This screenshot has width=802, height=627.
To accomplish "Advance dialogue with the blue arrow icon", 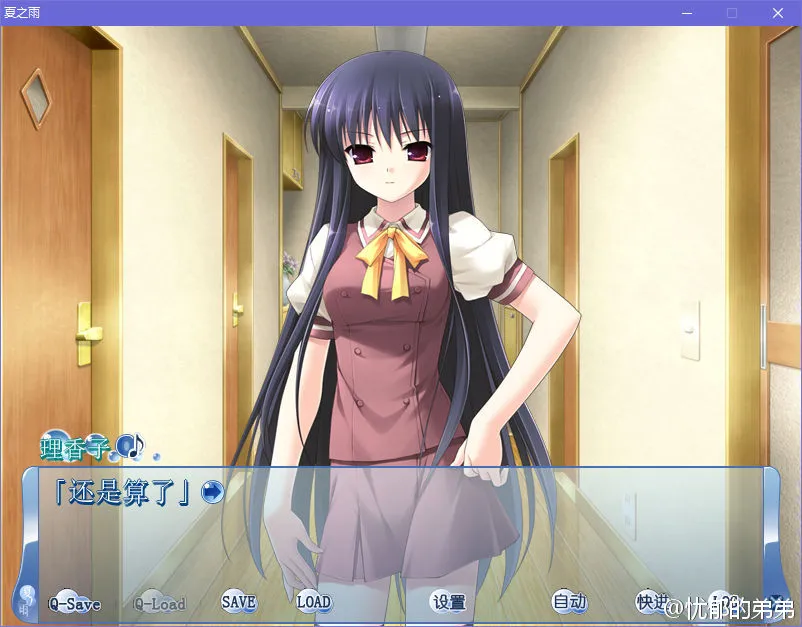I will point(211,491).
